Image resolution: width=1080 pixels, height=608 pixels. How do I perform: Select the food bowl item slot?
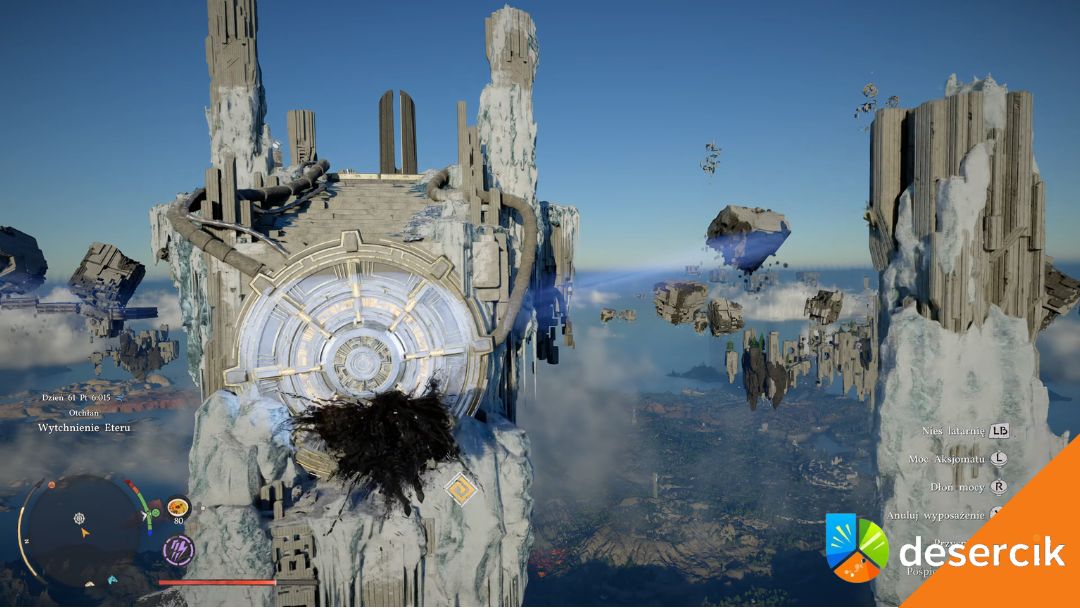178,507
